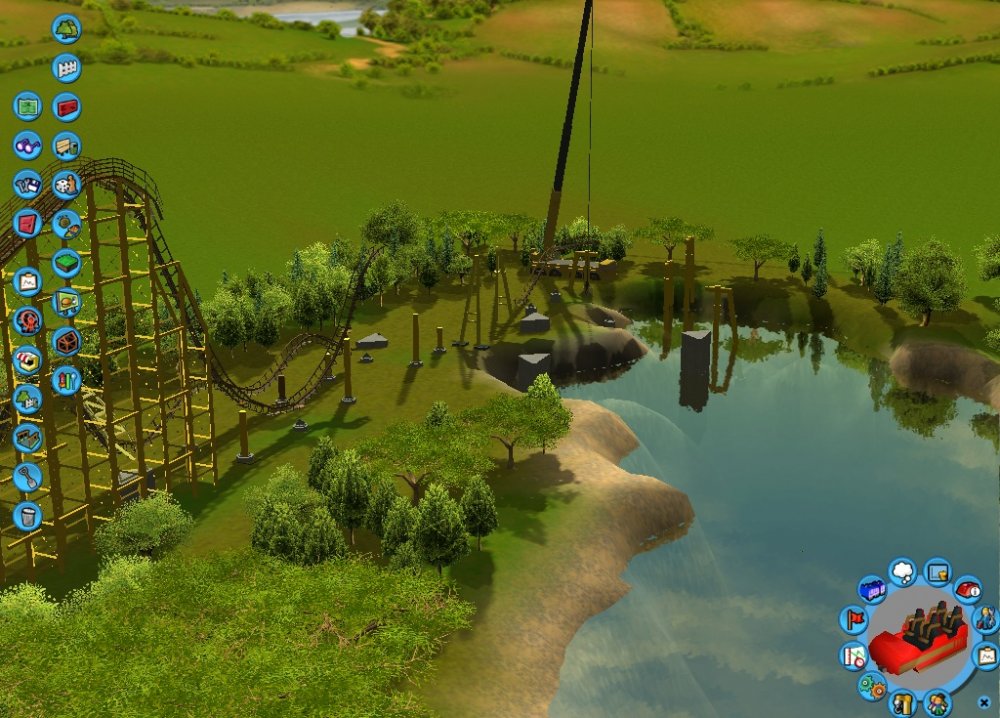Image resolution: width=1000 pixels, height=718 pixels.
Task: Click the purple binoculars view icon
Action: (27, 145)
